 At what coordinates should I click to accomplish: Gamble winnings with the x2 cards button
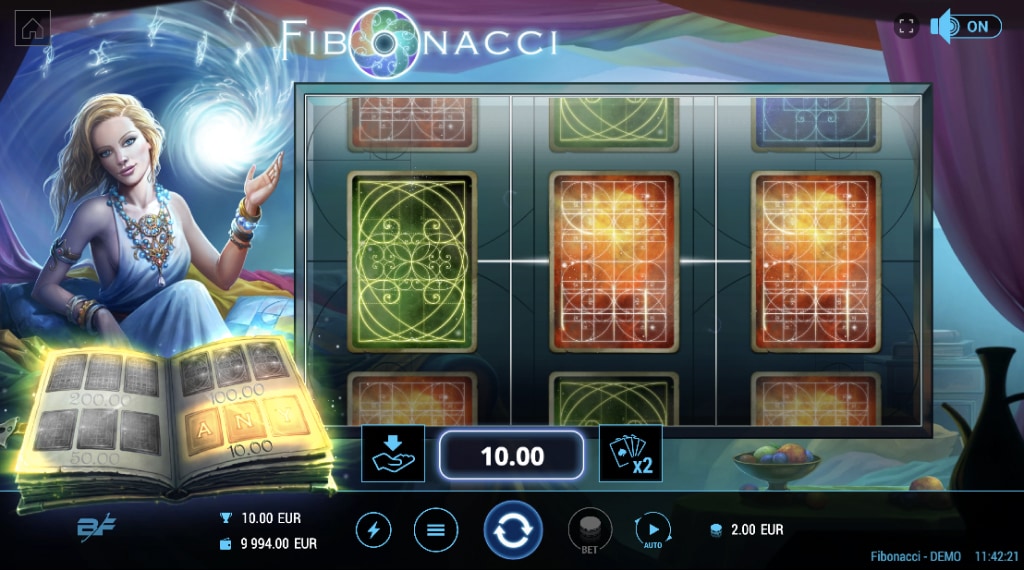point(630,454)
